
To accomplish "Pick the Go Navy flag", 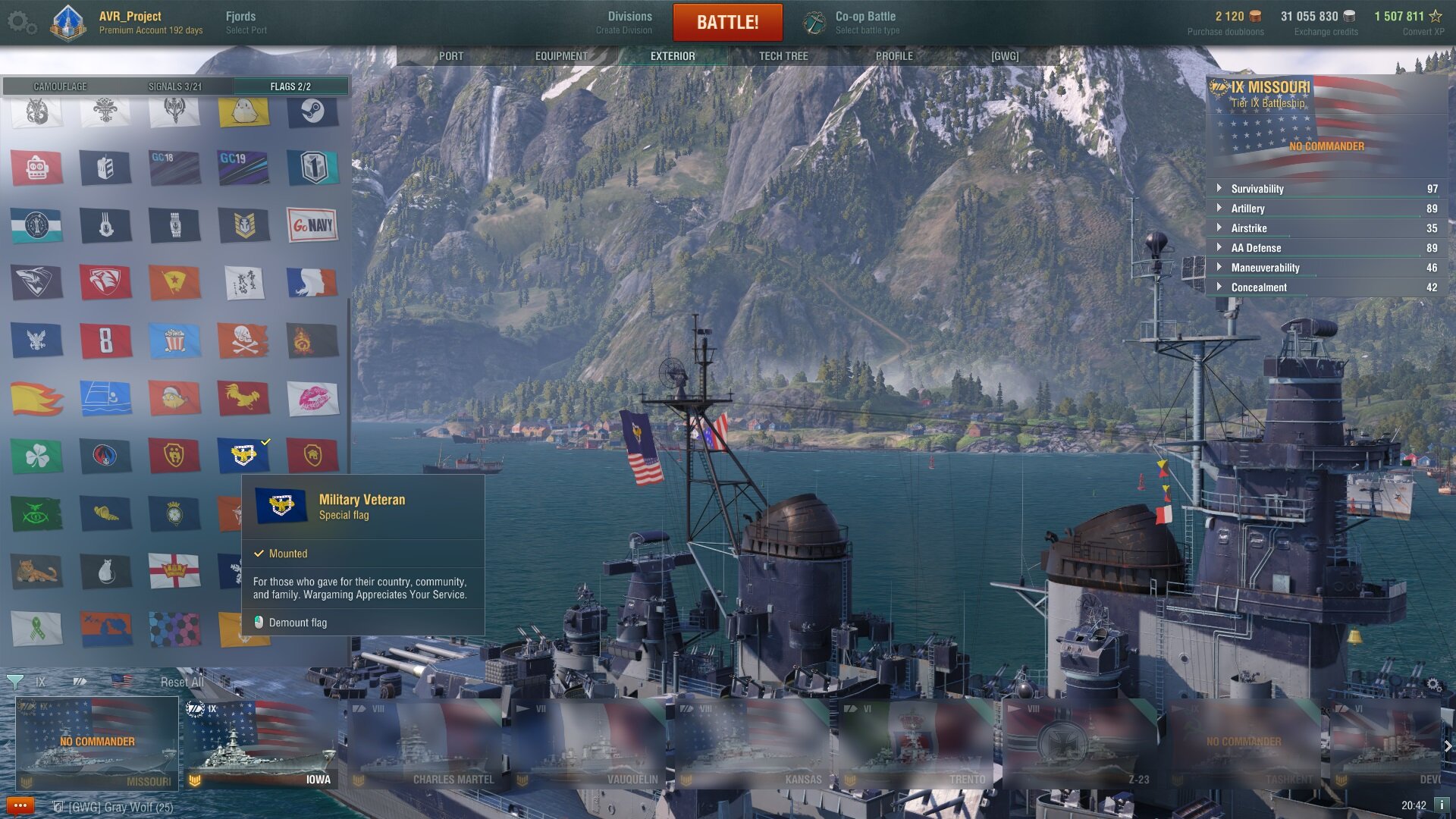I will [x=312, y=225].
